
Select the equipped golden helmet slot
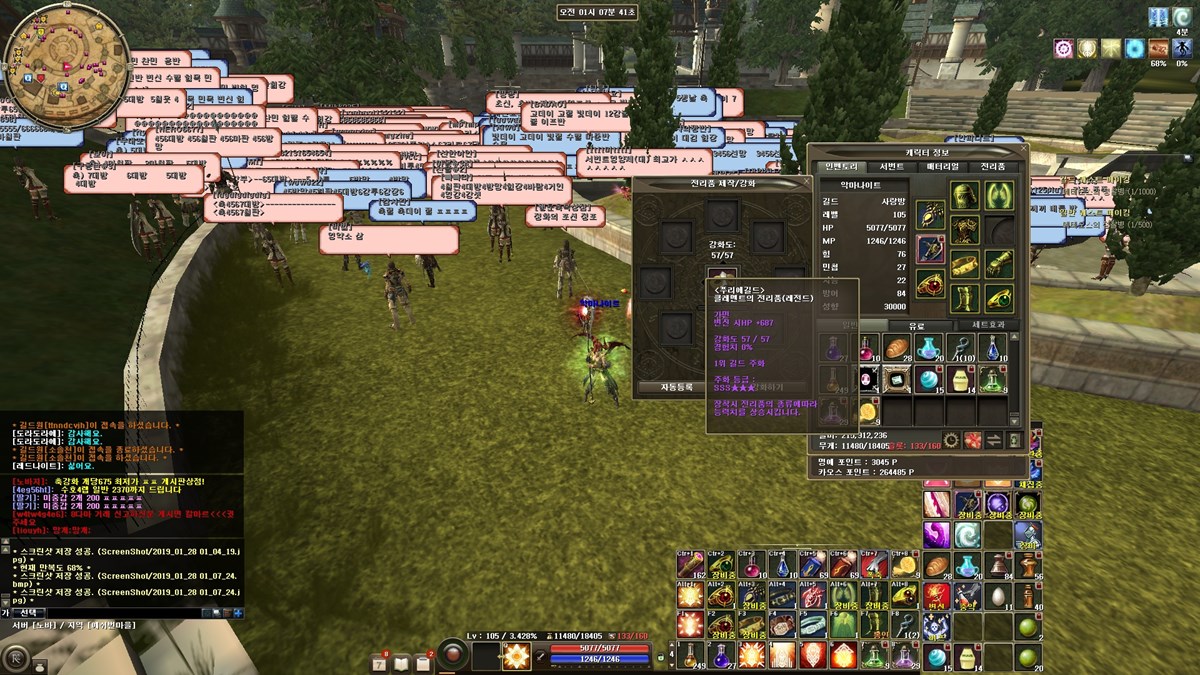965,195
